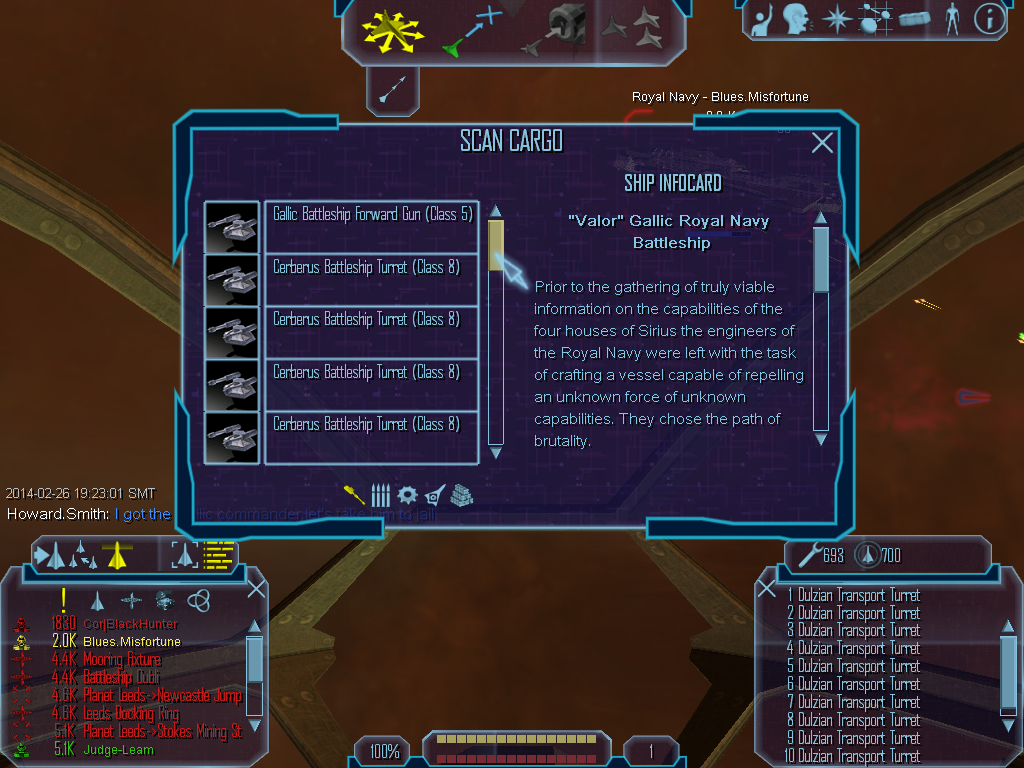
Task: Close the contact list panel
Action: (256, 589)
